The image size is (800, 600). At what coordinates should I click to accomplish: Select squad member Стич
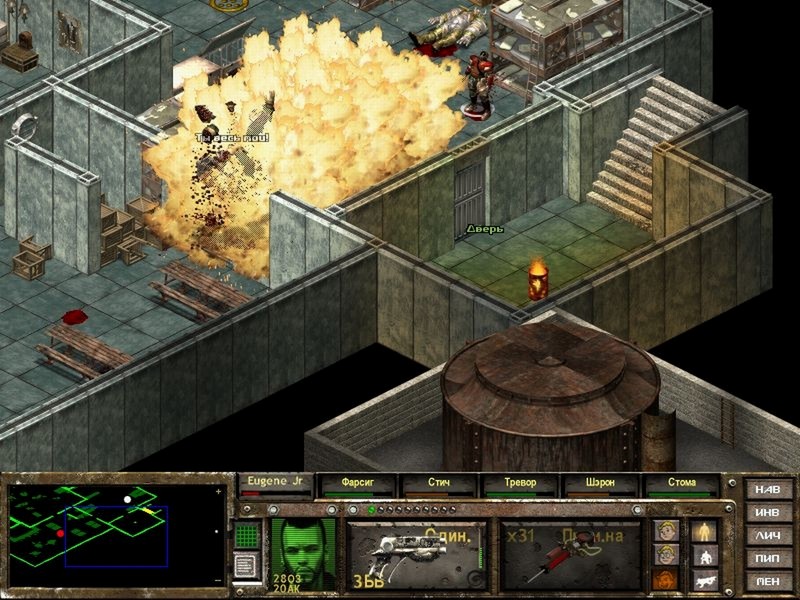[x=438, y=484]
